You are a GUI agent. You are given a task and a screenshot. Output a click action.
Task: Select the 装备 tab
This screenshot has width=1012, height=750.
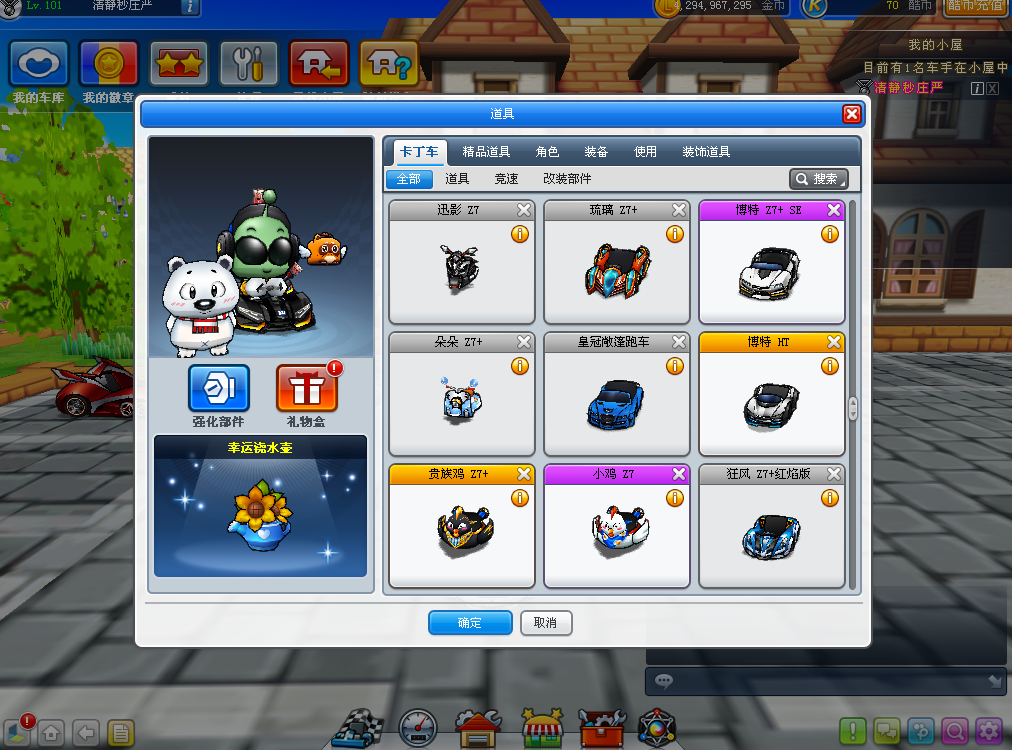click(x=596, y=152)
